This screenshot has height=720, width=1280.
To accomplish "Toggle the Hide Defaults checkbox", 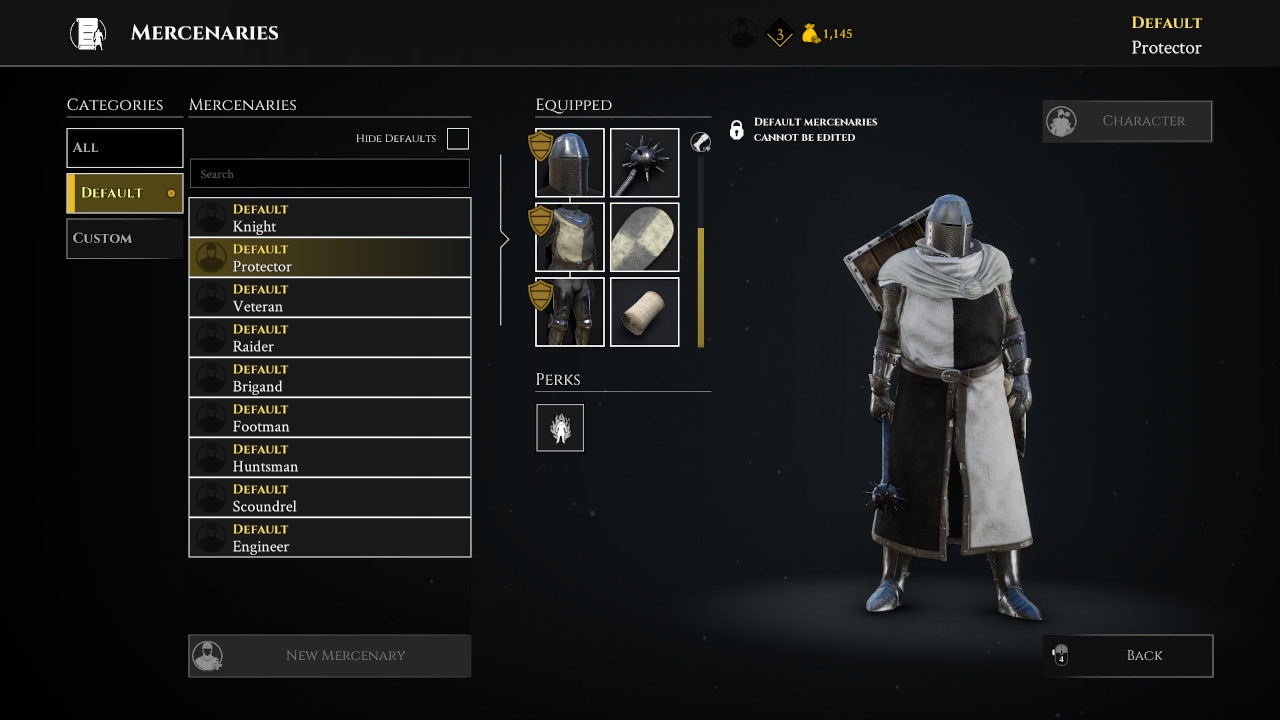I will pyautogui.click(x=458, y=139).
